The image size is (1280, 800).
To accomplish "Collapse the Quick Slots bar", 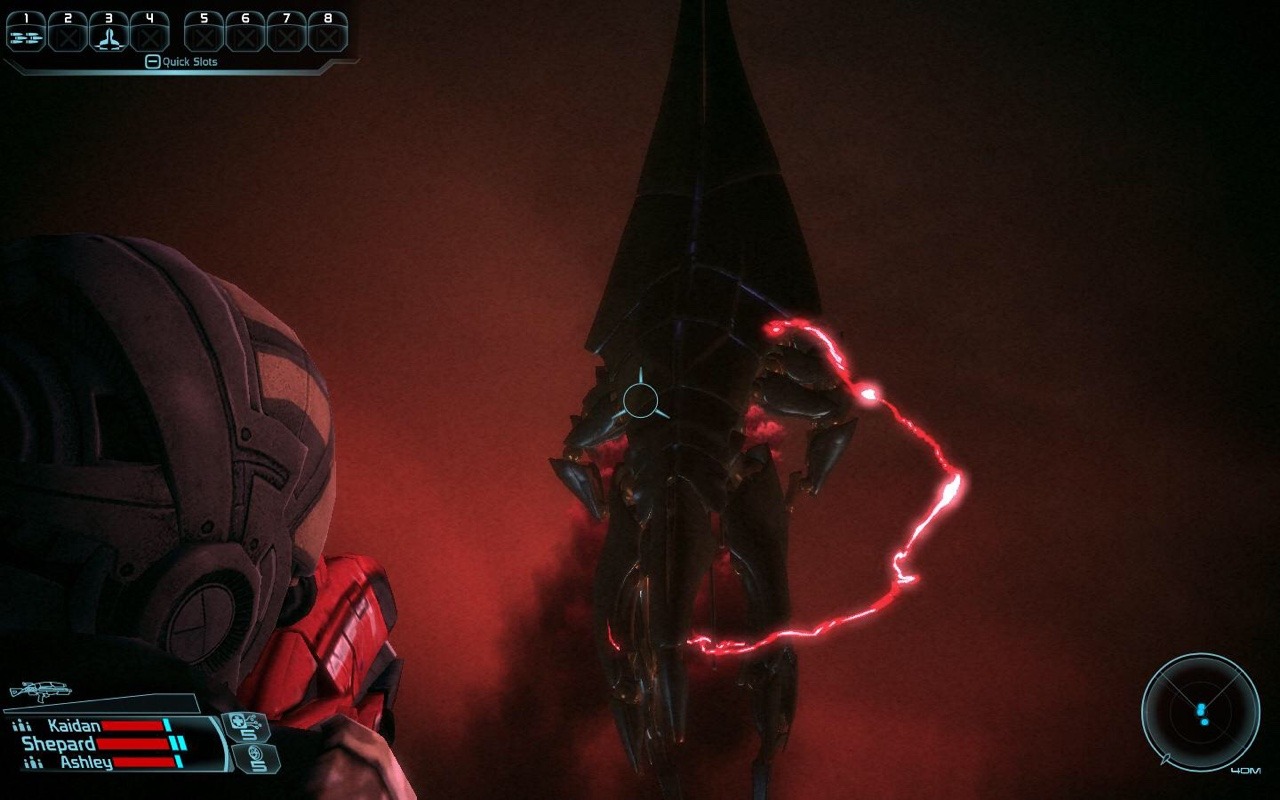I will [x=152, y=62].
